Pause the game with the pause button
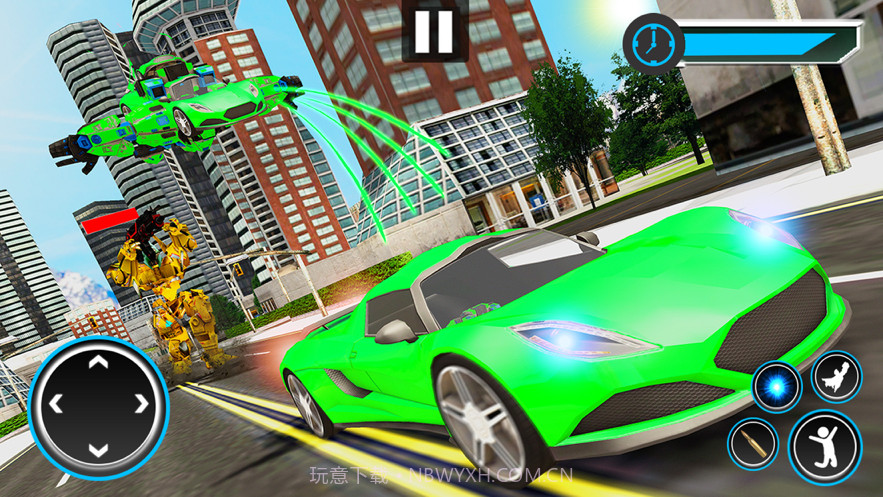 pos(434,32)
